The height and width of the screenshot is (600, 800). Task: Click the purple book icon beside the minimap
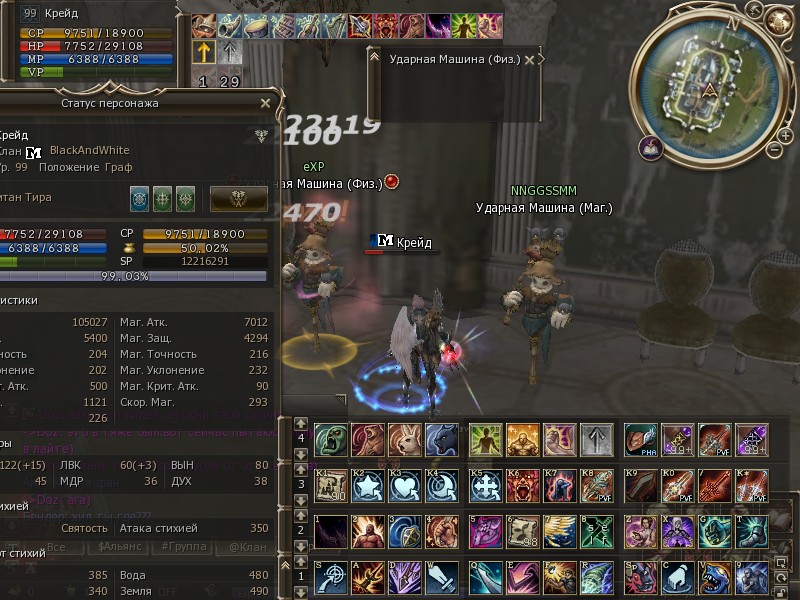(x=651, y=148)
